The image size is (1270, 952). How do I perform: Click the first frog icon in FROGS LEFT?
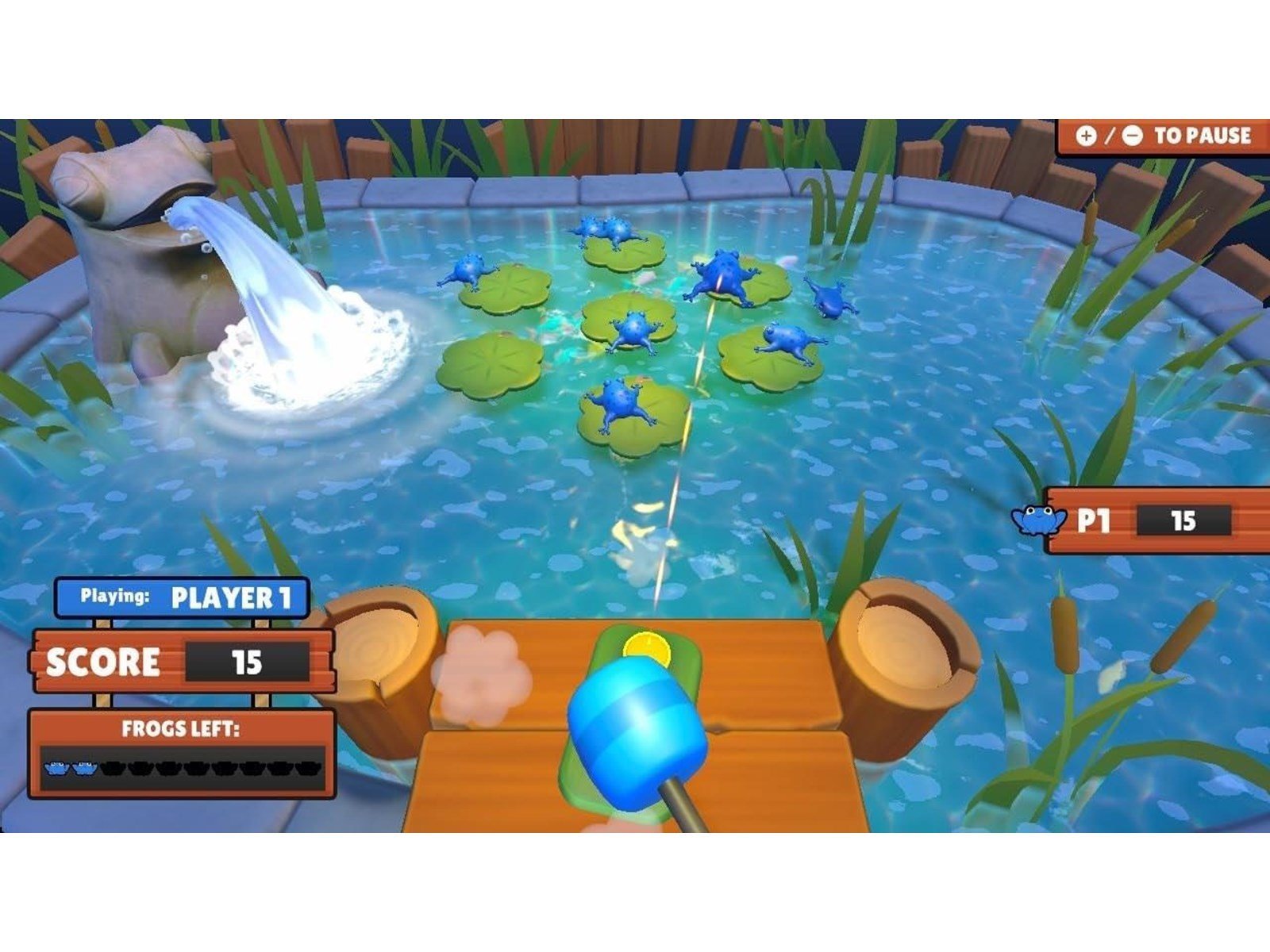click(56, 768)
